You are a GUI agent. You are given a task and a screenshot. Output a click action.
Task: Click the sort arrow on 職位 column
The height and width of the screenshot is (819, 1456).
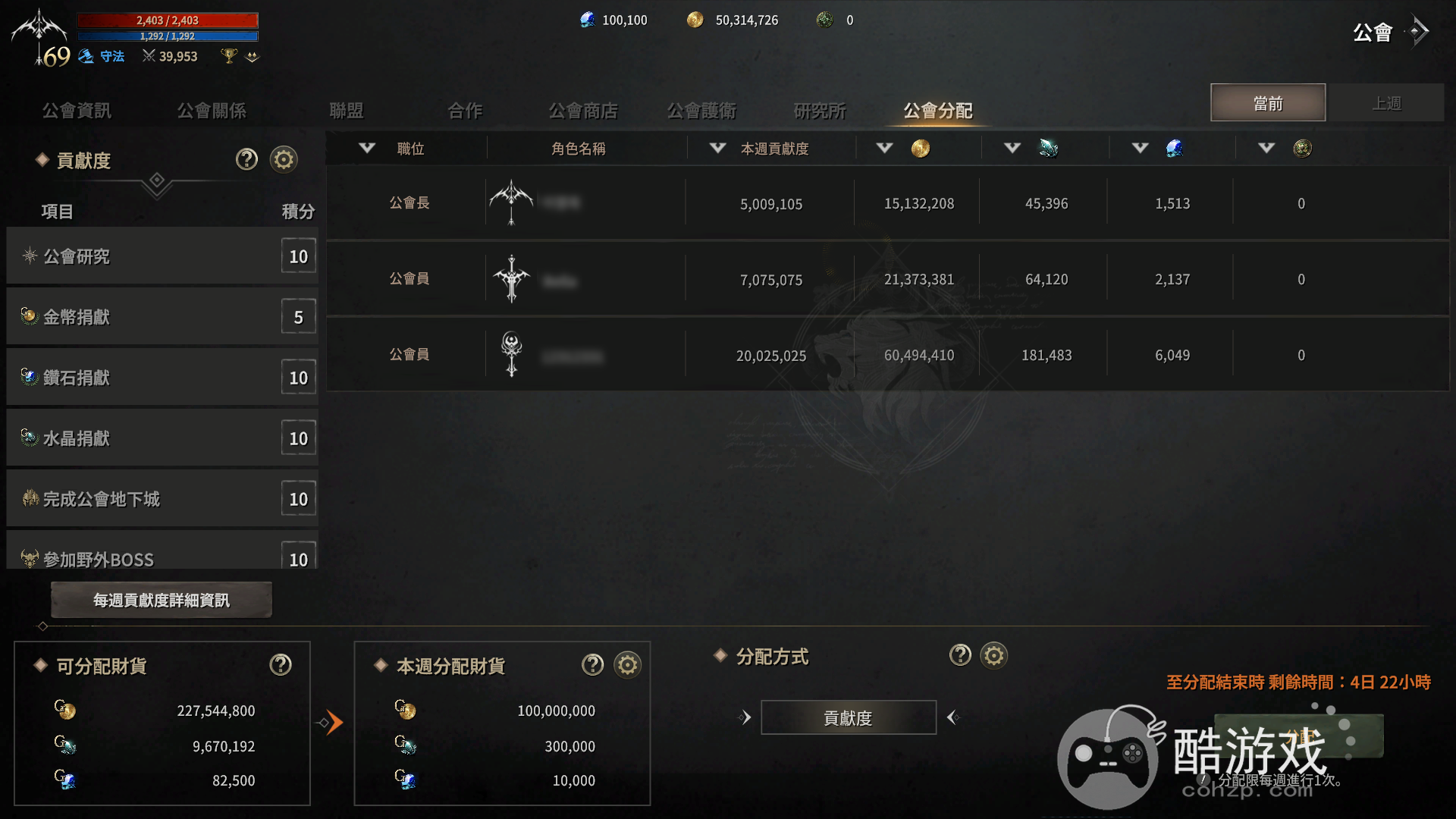(x=368, y=148)
